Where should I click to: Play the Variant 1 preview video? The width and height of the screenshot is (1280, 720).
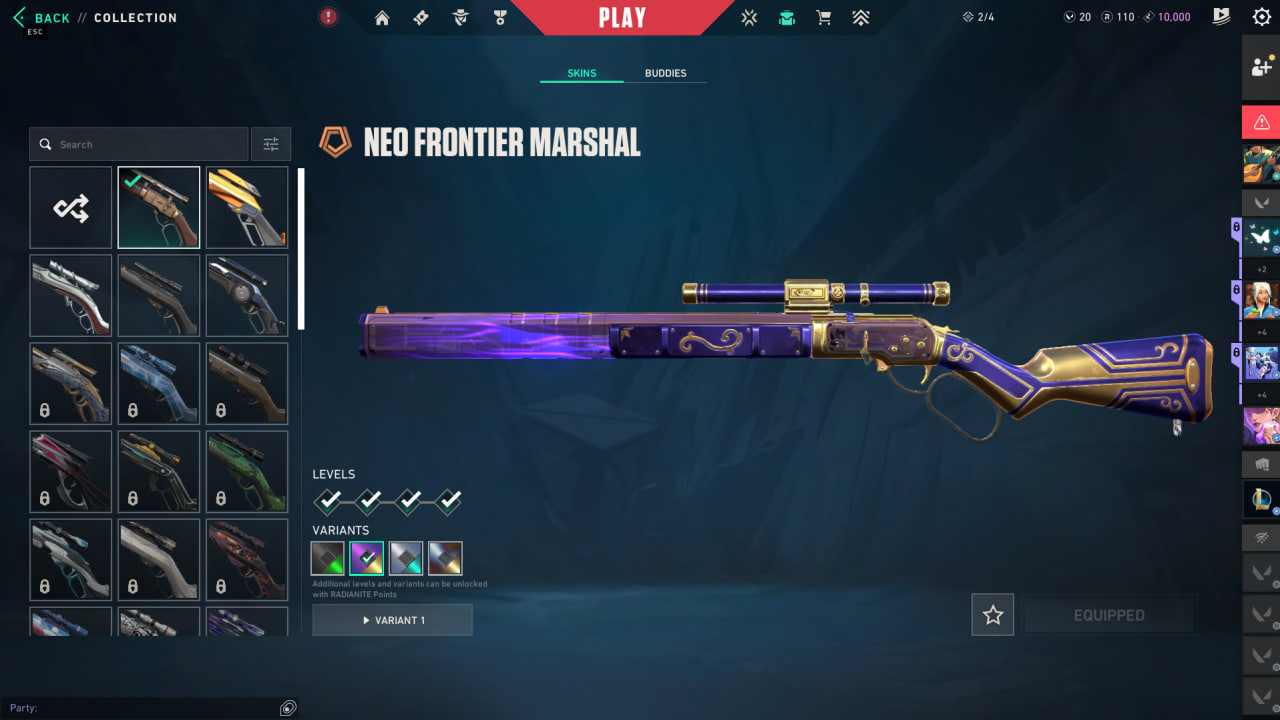[392, 620]
